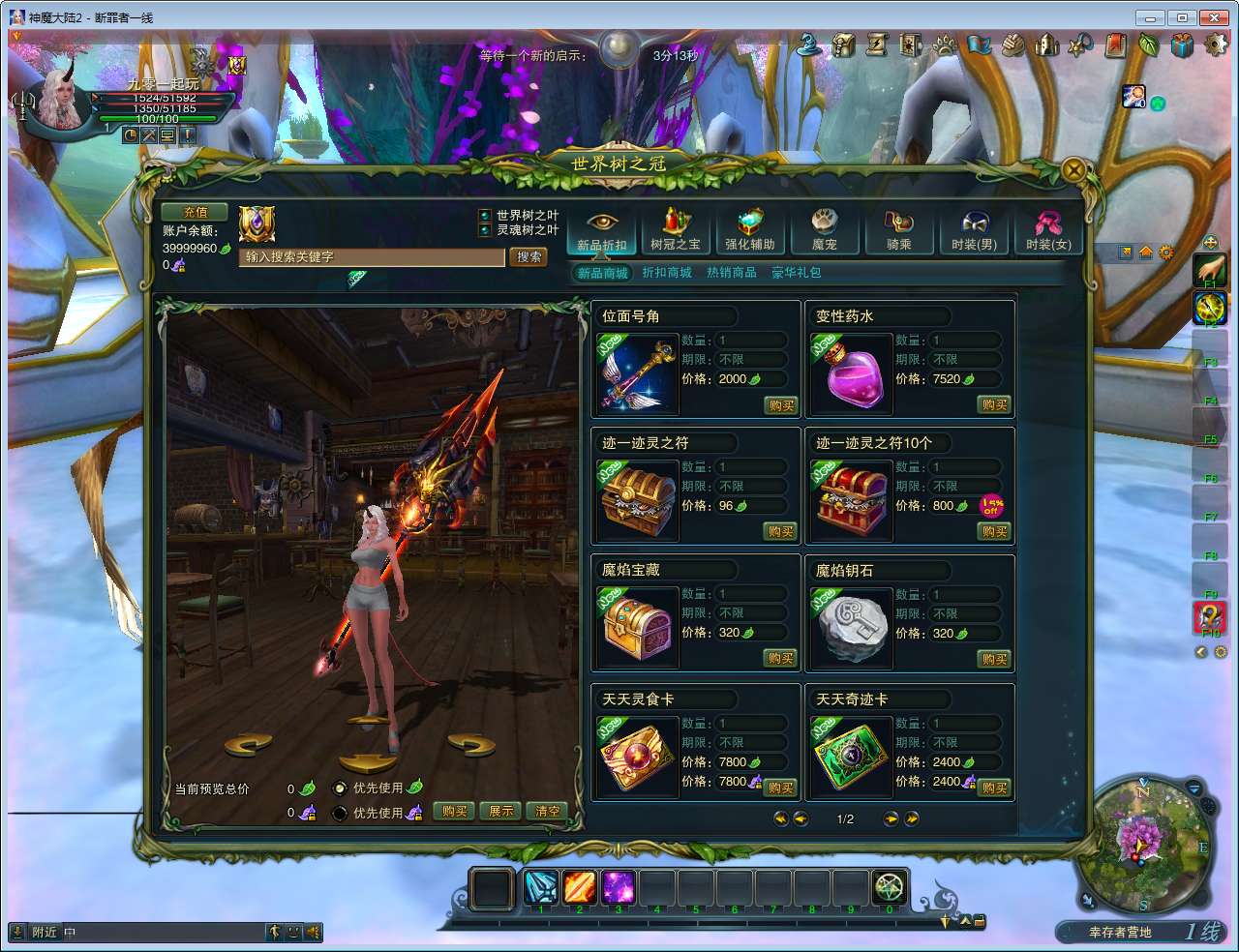
Task: Click the 搜索 search button
Action: (x=529, y=257)
